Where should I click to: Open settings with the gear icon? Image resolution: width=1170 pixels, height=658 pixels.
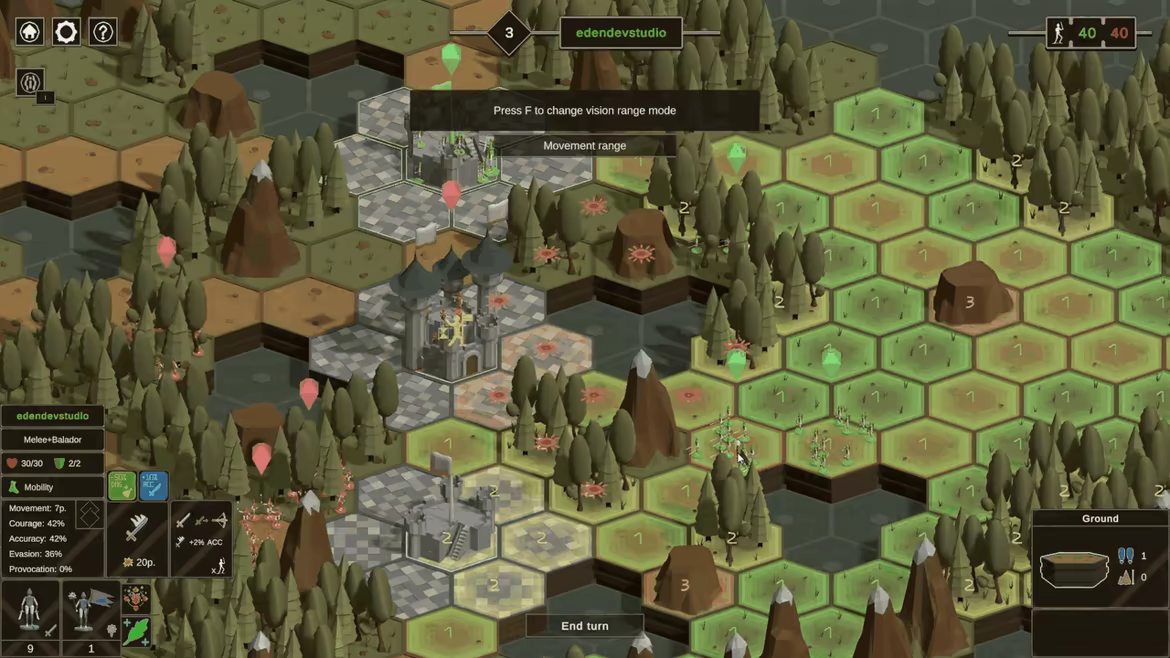click(x=66, y=32)
